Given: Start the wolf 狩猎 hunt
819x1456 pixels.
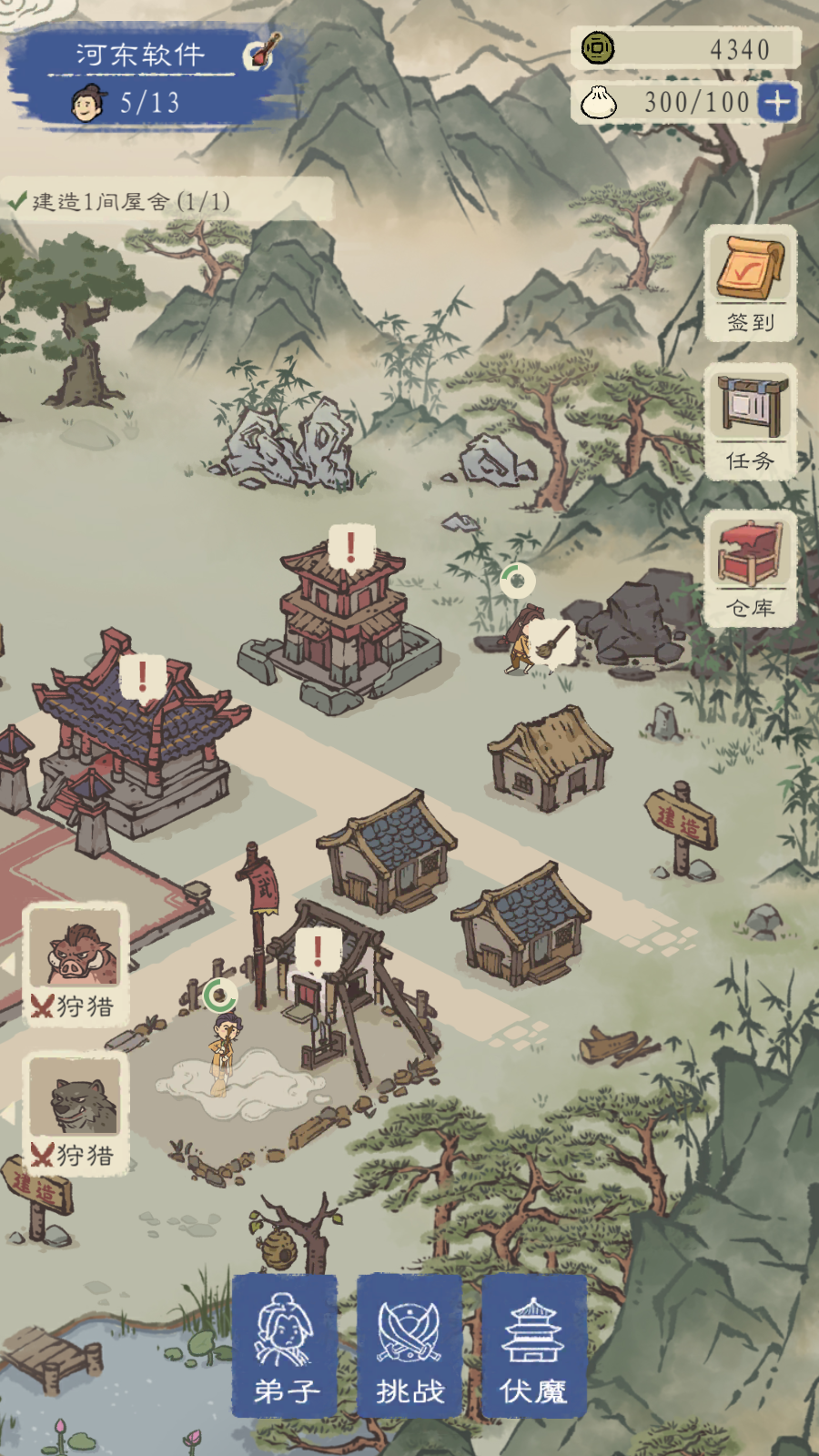Looking at the screenshot, I should click(x=75, y=1114).
